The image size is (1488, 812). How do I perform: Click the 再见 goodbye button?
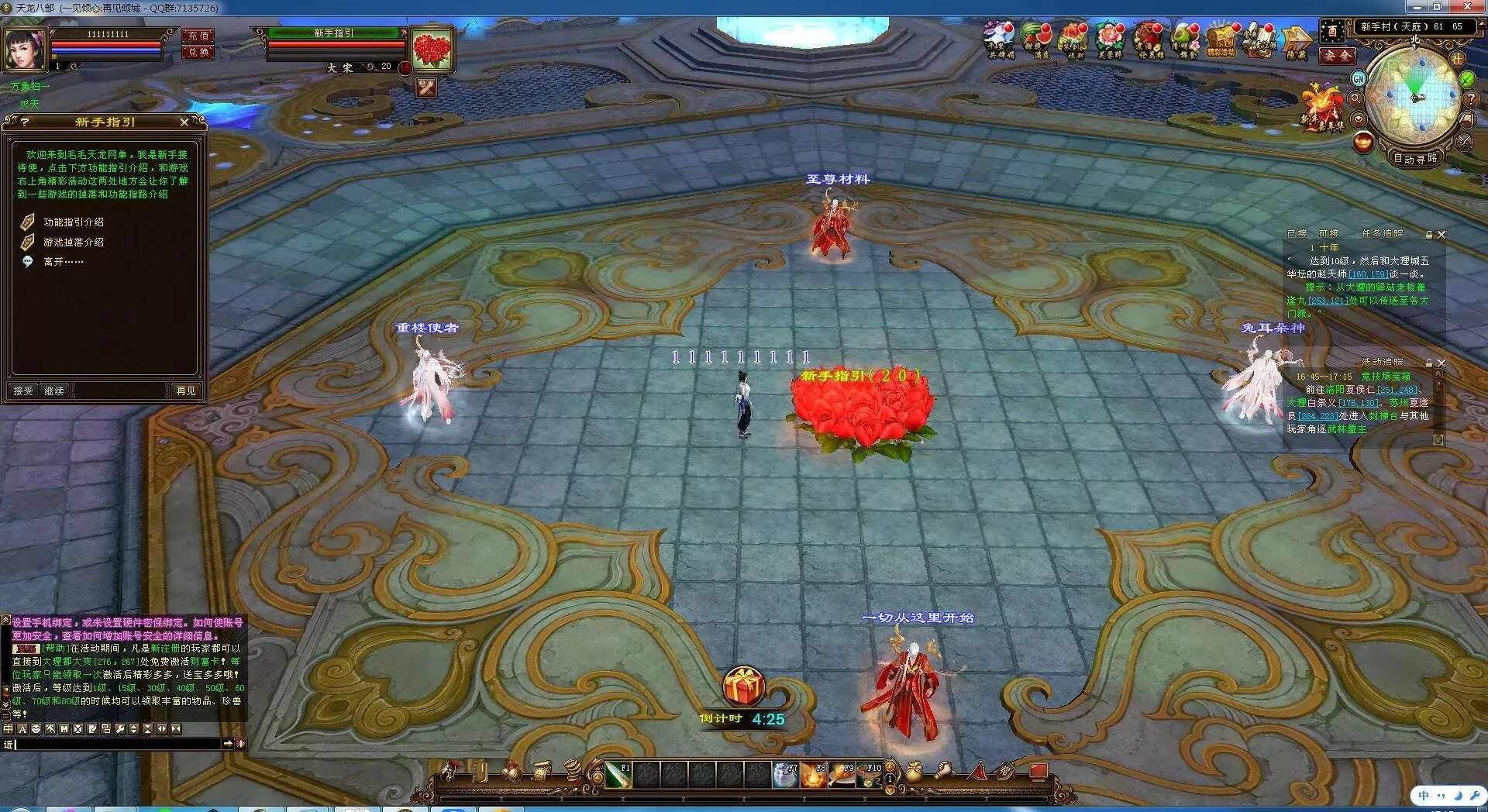point(186,391)
